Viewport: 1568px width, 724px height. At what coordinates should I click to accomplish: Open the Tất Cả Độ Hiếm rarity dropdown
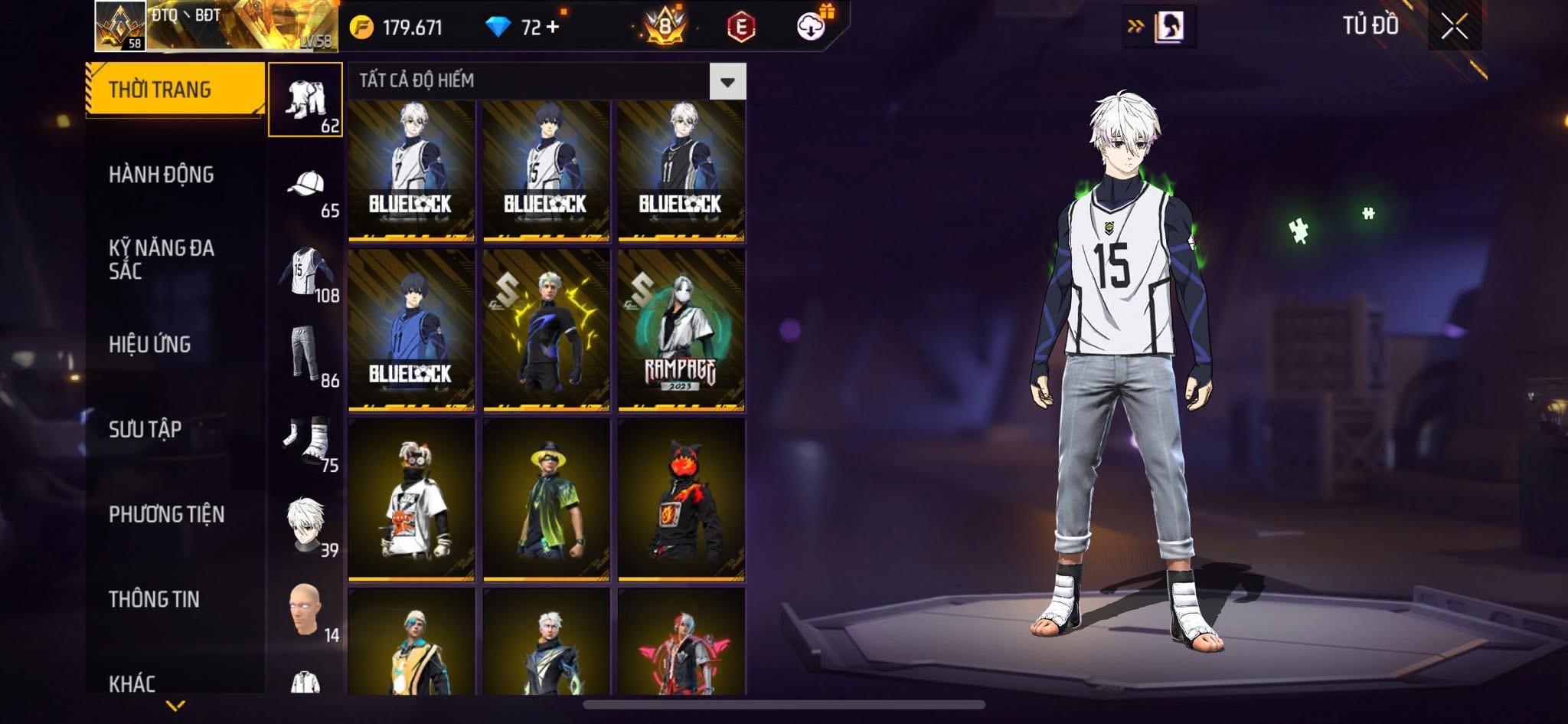[727, 81]
